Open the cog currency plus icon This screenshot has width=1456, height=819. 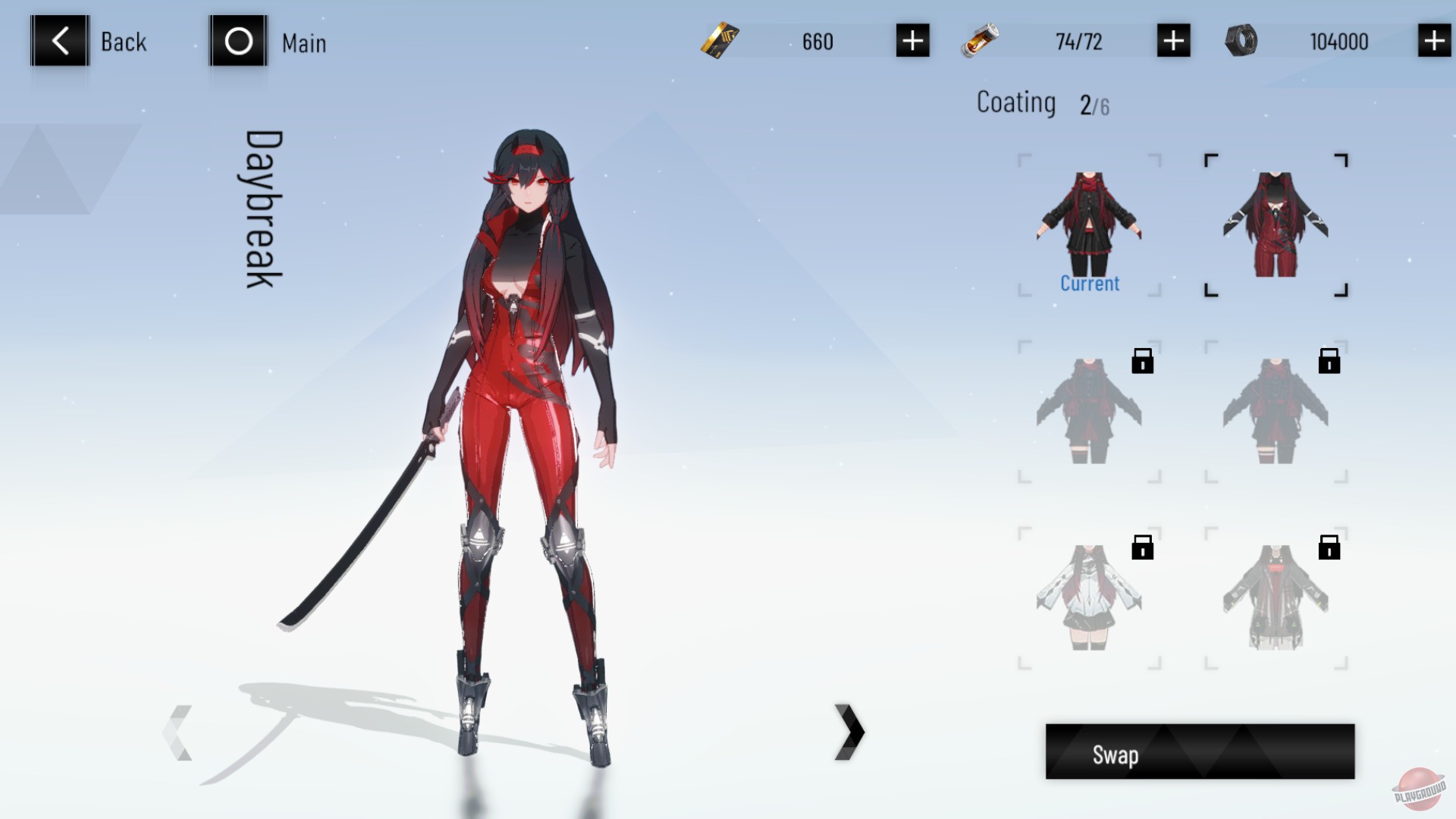click(1432, 42)
